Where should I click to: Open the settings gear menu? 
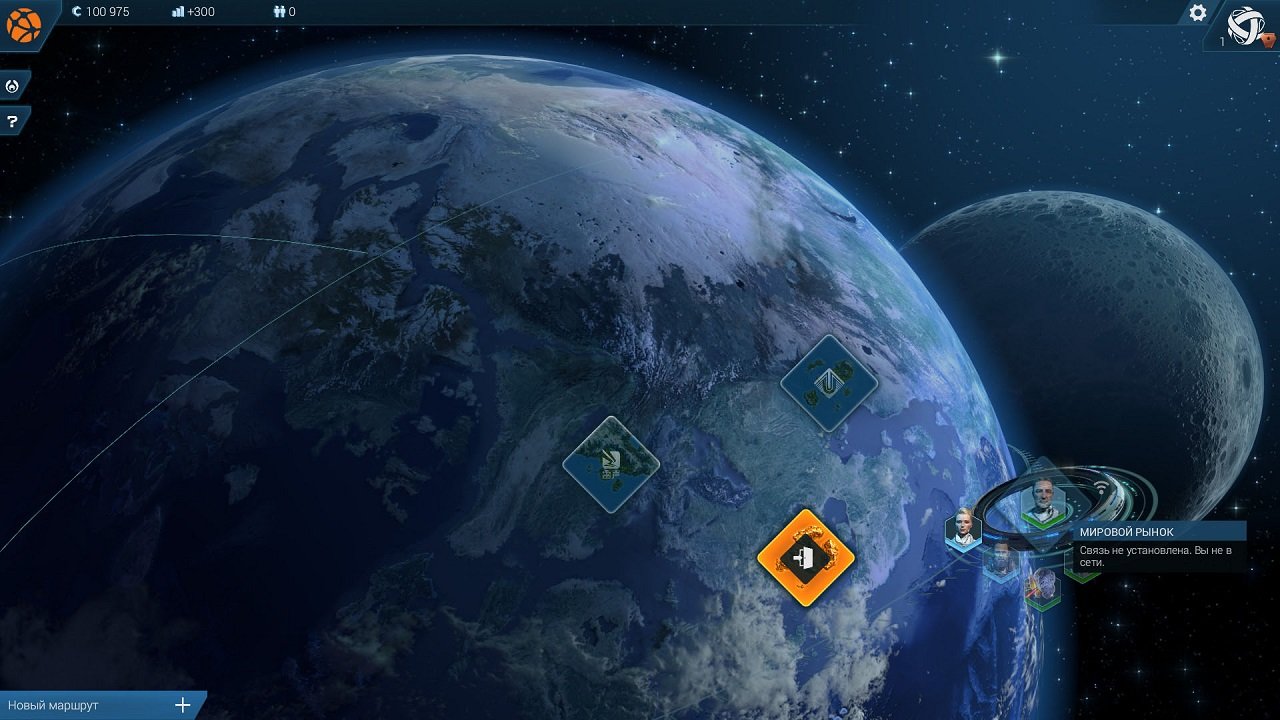[1197, 14]
